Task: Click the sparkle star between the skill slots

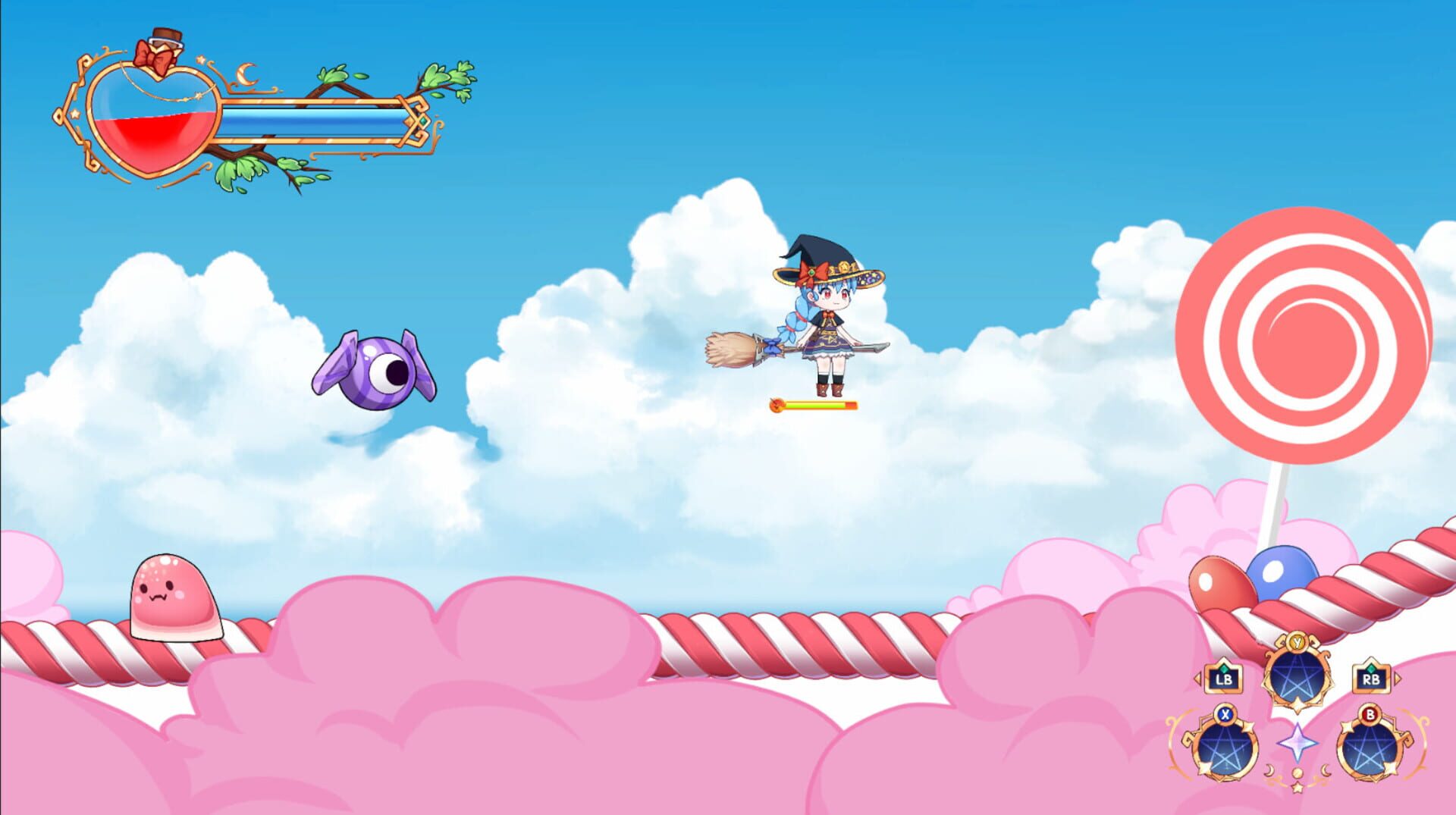Action: [x=1297, y=742]
